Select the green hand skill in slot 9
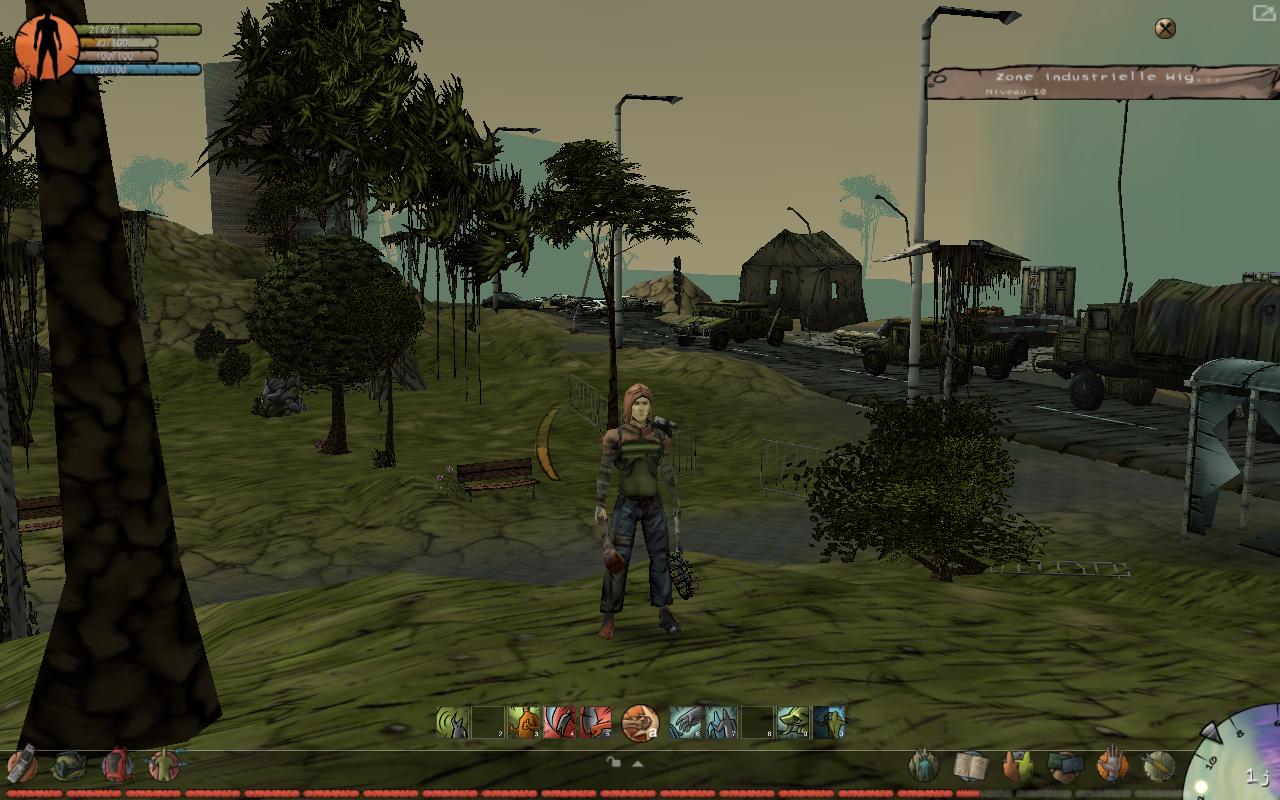Screen dimensions: 1280x800 pos(793,722)
